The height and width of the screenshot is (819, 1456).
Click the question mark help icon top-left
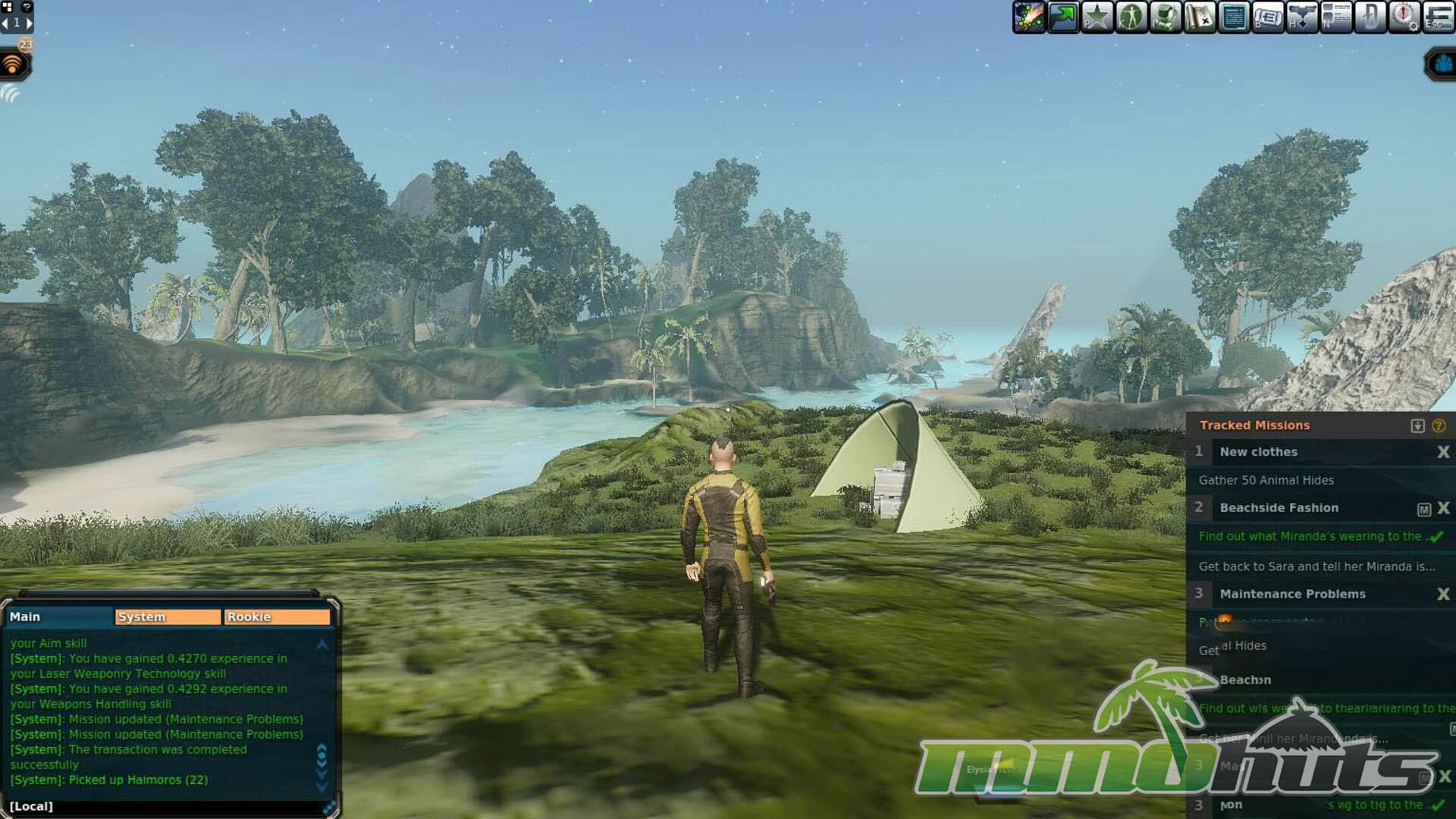[27, 7]
